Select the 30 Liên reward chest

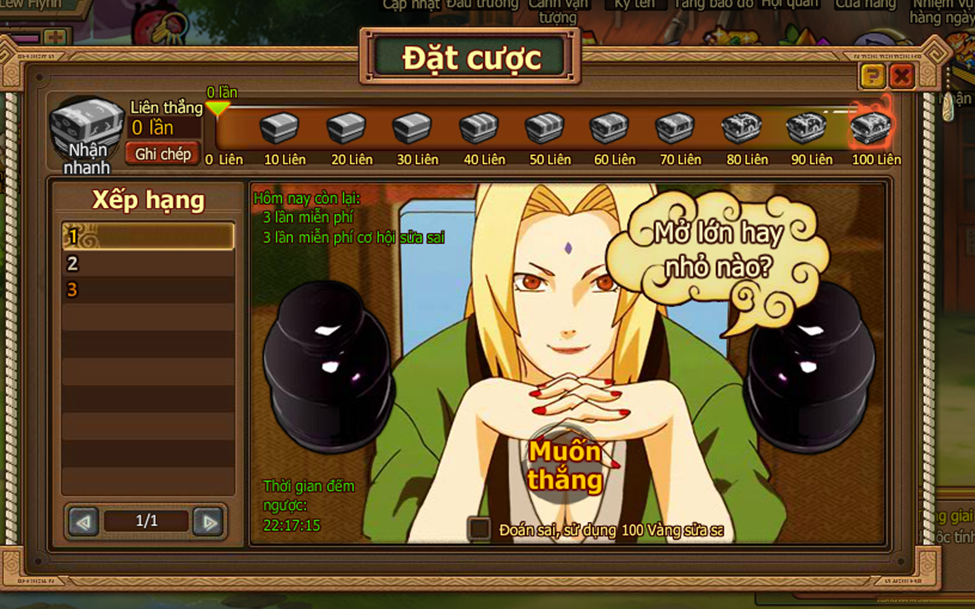tap(411, 129)
